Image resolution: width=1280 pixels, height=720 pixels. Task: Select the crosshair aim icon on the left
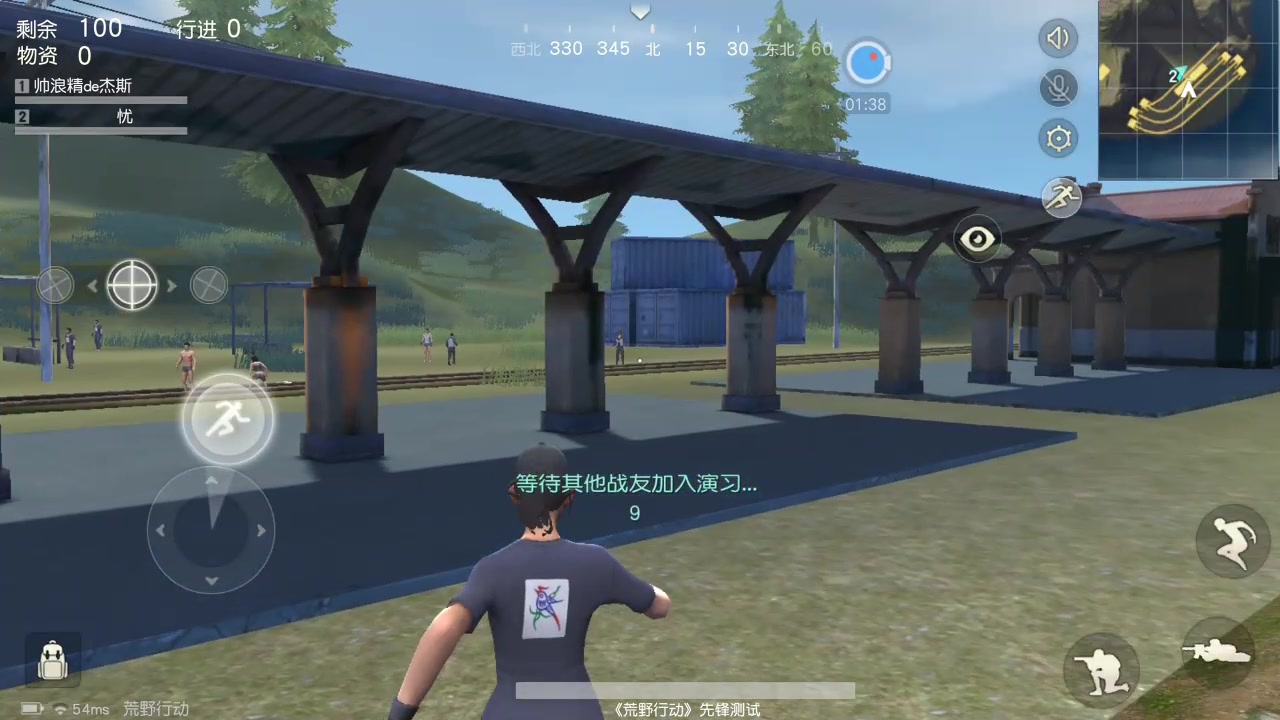[132, 286]
